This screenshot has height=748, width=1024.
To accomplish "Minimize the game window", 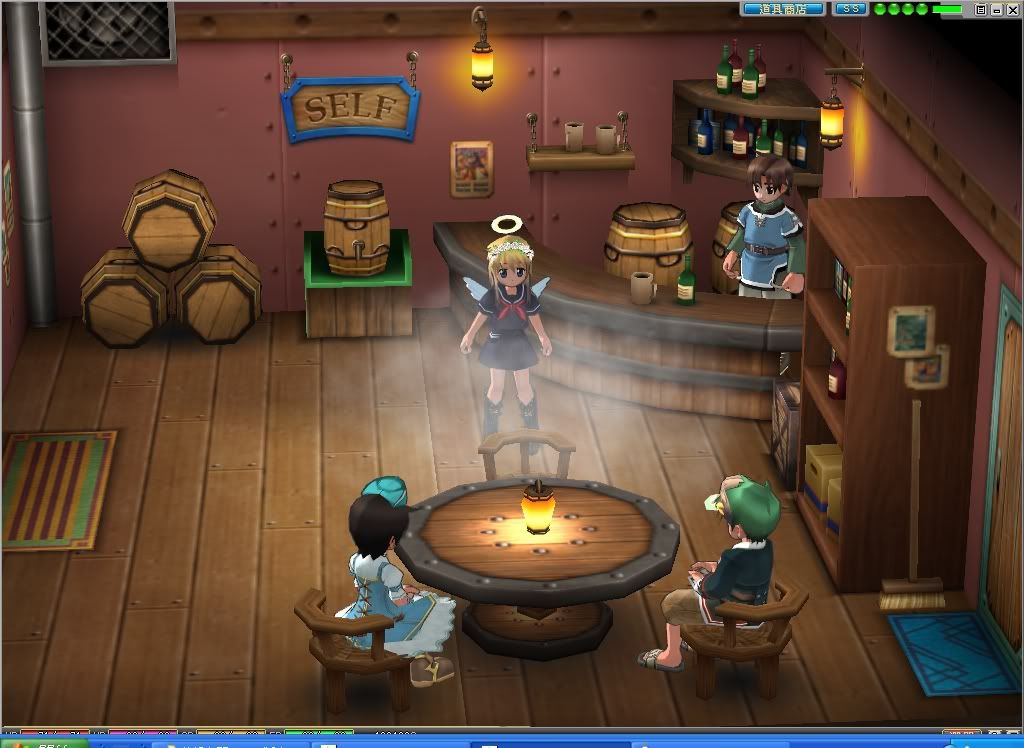I will pos(996,9).
